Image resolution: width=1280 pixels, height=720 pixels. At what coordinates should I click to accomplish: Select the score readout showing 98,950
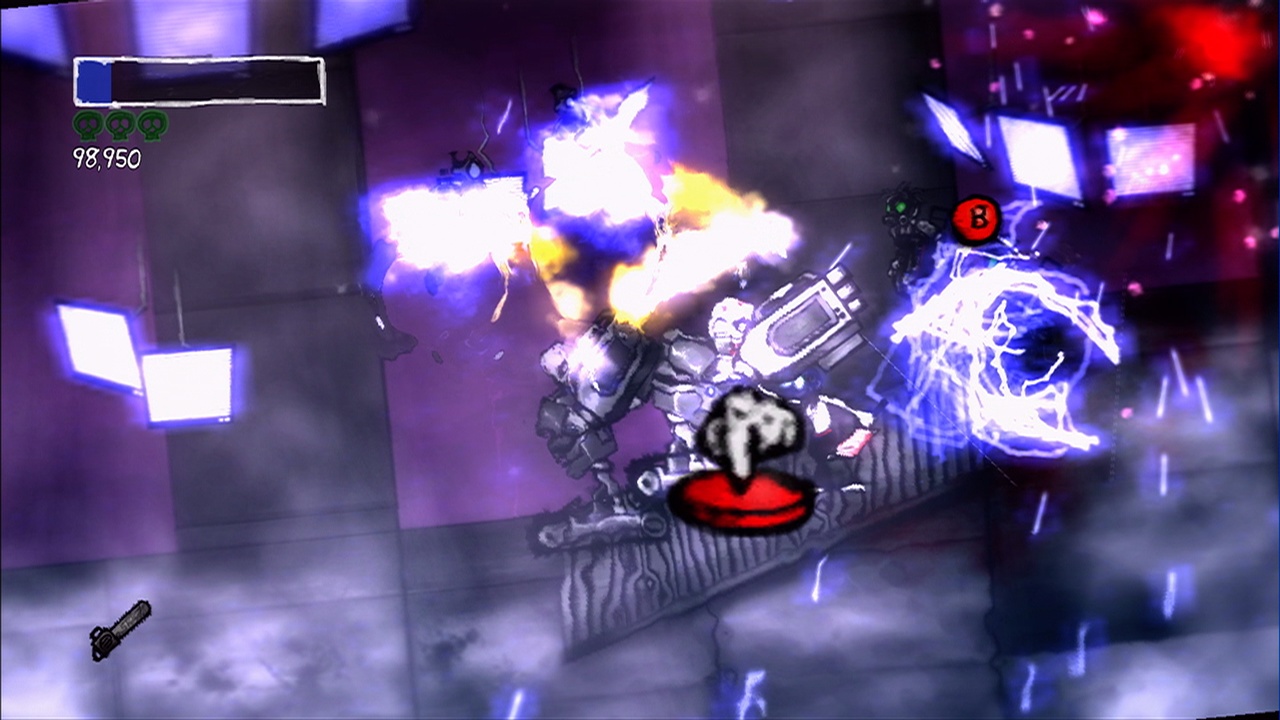(104, 157)
